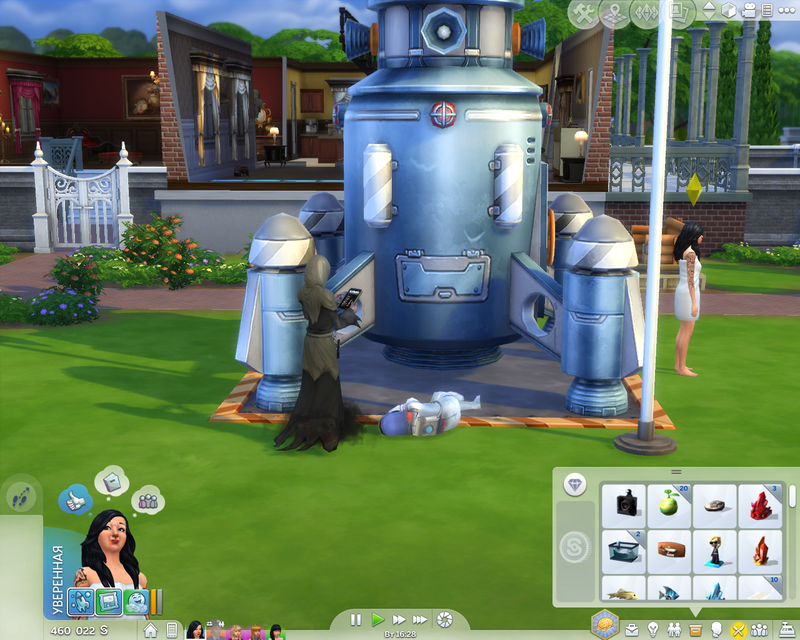The height and width of the screenshot is (640, 800).
Task: Open the map travel view
Action: (615, 13)
